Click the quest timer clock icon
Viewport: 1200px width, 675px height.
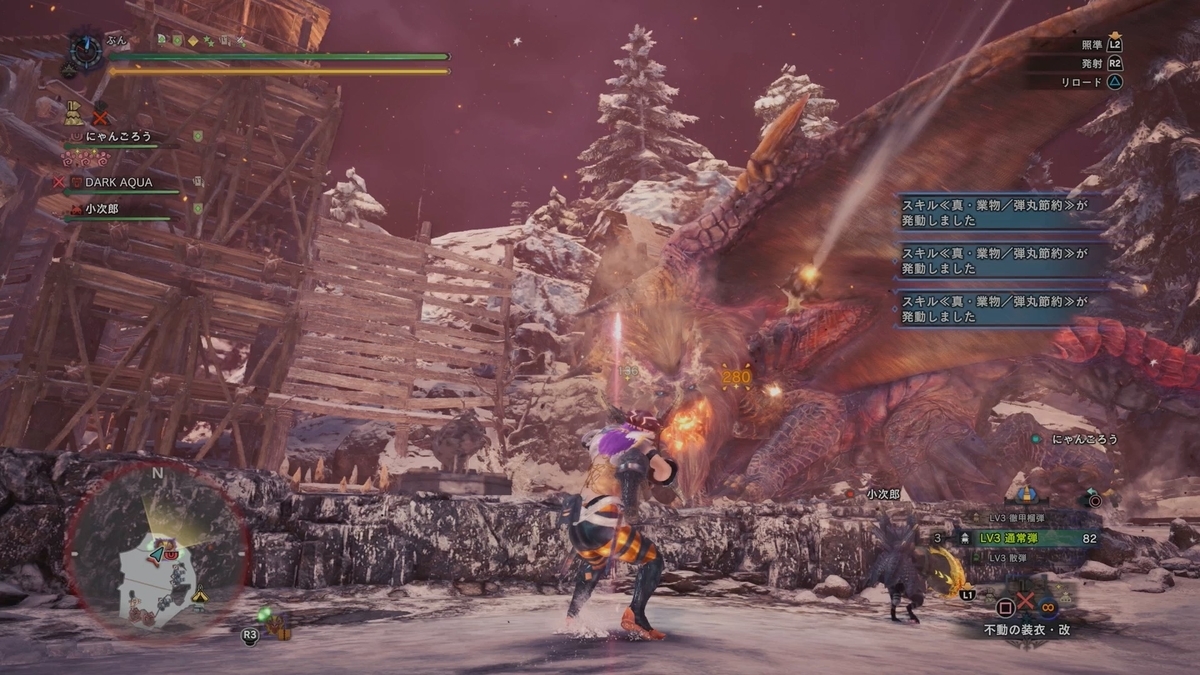pyautogui.click(x=86, y=49)
